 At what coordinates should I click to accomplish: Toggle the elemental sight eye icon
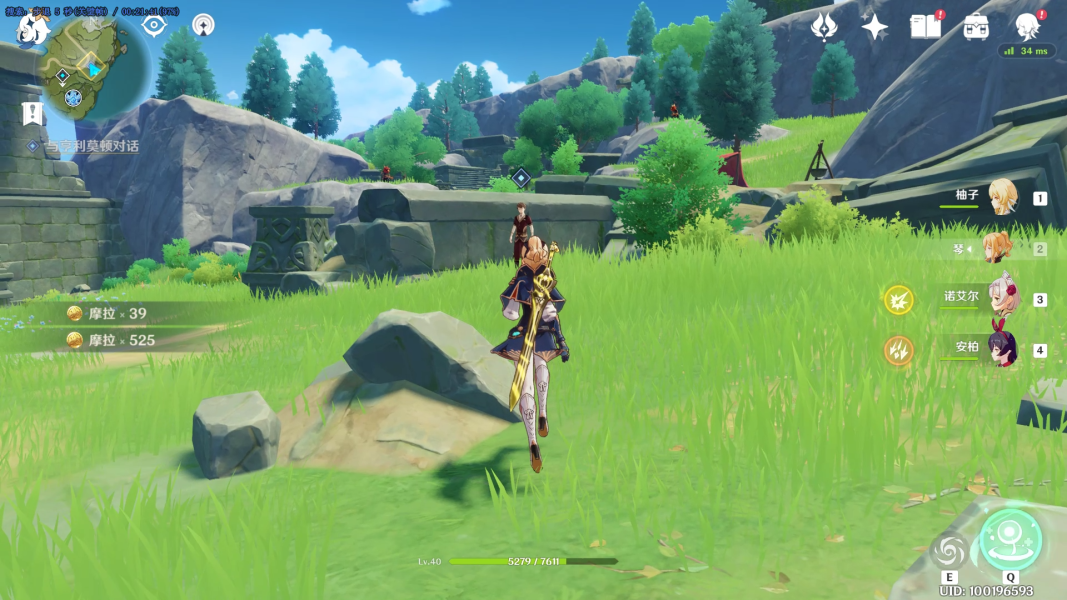point(153,25)
